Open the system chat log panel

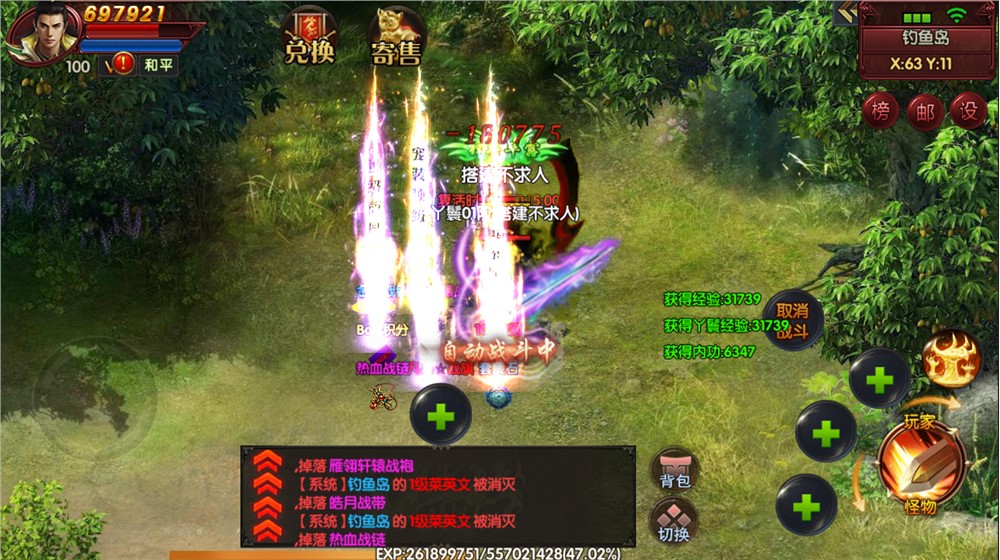(x=438, y=497)
